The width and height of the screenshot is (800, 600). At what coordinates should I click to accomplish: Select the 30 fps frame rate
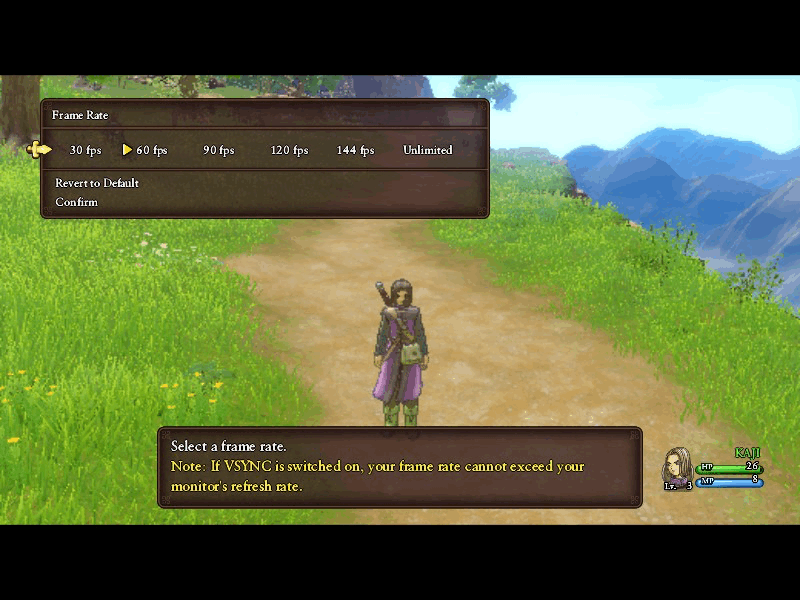tap(85, 150)
